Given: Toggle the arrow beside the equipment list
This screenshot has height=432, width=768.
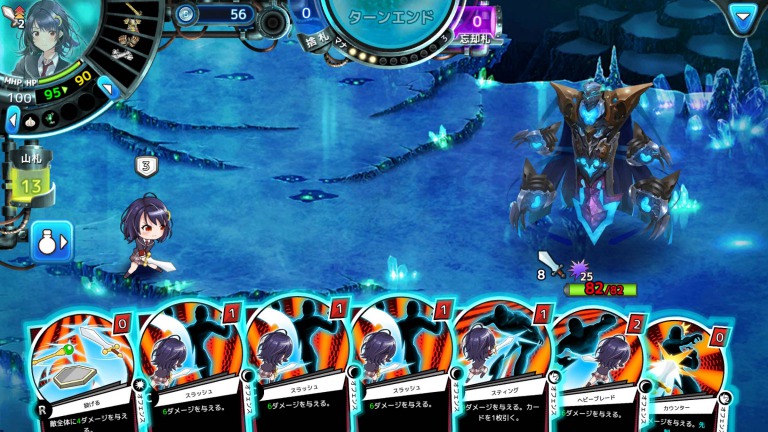Looking at the screenshot, I should click(x=107, y=87).
